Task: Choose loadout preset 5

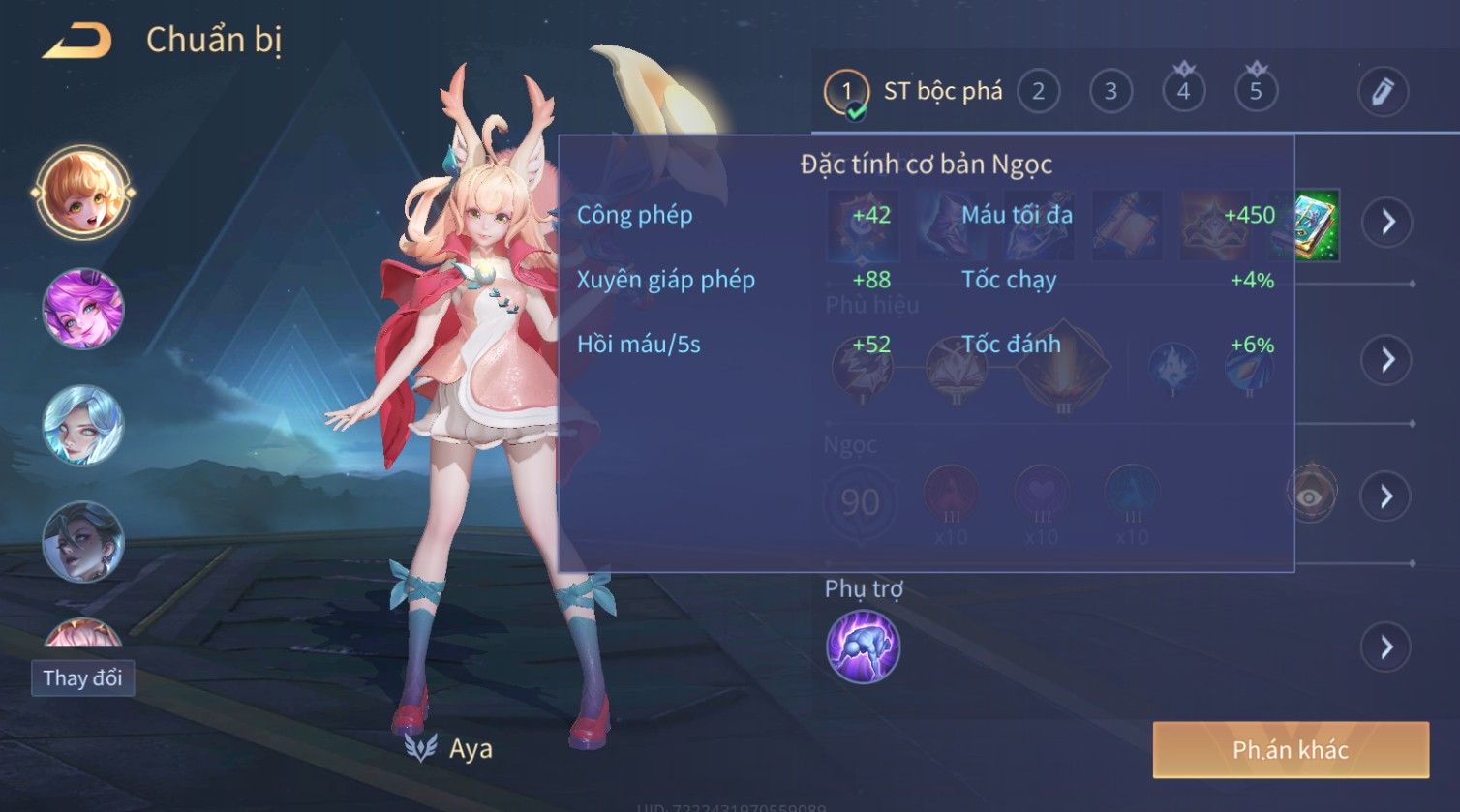Action: click(x=1256, y=92)
